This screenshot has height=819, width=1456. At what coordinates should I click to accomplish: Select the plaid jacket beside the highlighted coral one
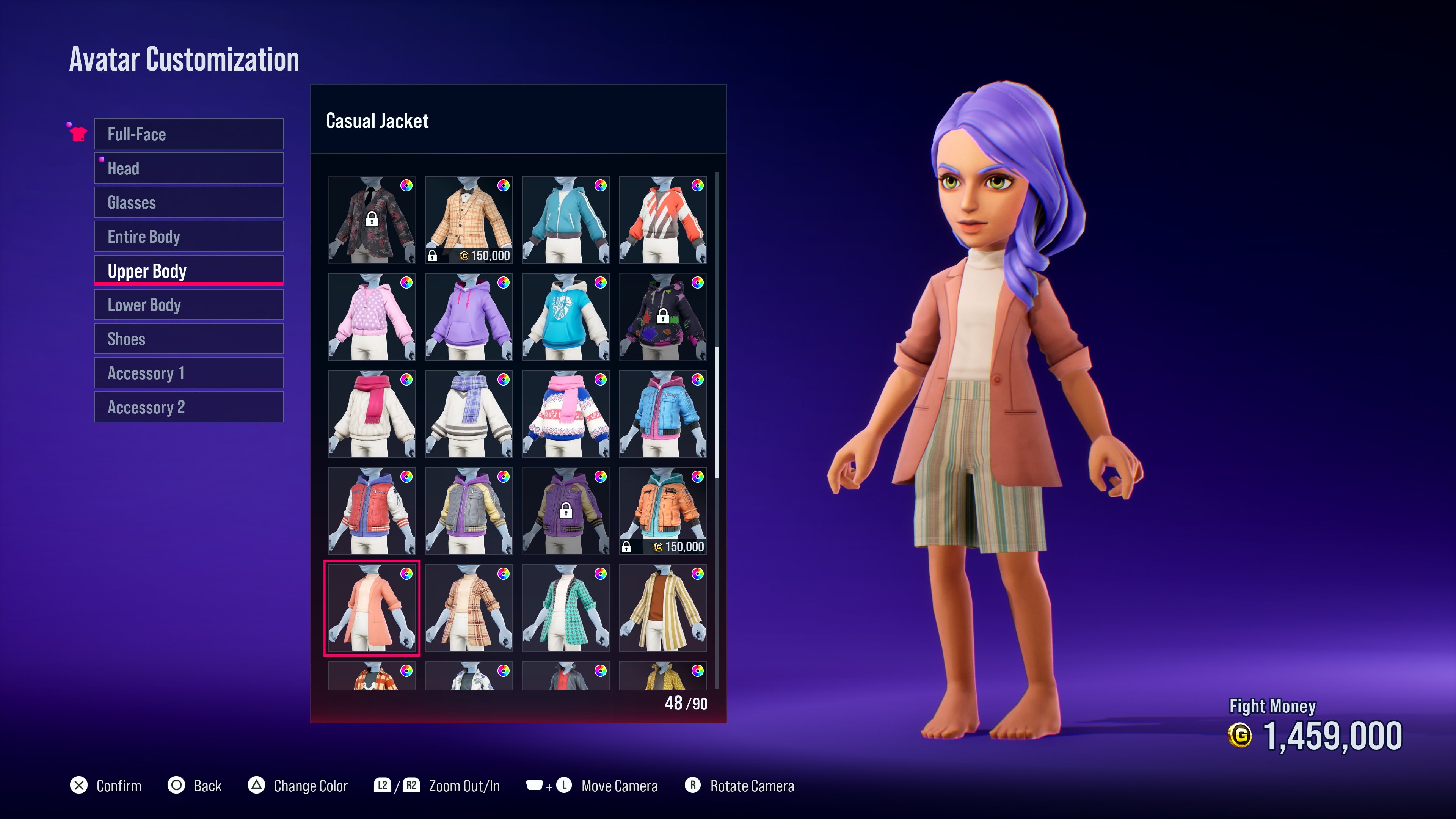469,609
